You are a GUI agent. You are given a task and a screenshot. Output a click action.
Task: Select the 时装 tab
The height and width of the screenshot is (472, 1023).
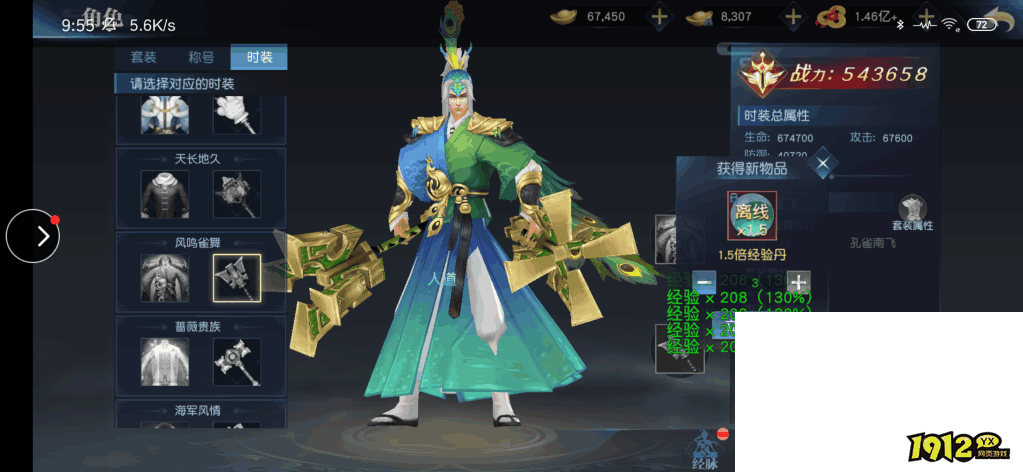[x=259, y=57]
